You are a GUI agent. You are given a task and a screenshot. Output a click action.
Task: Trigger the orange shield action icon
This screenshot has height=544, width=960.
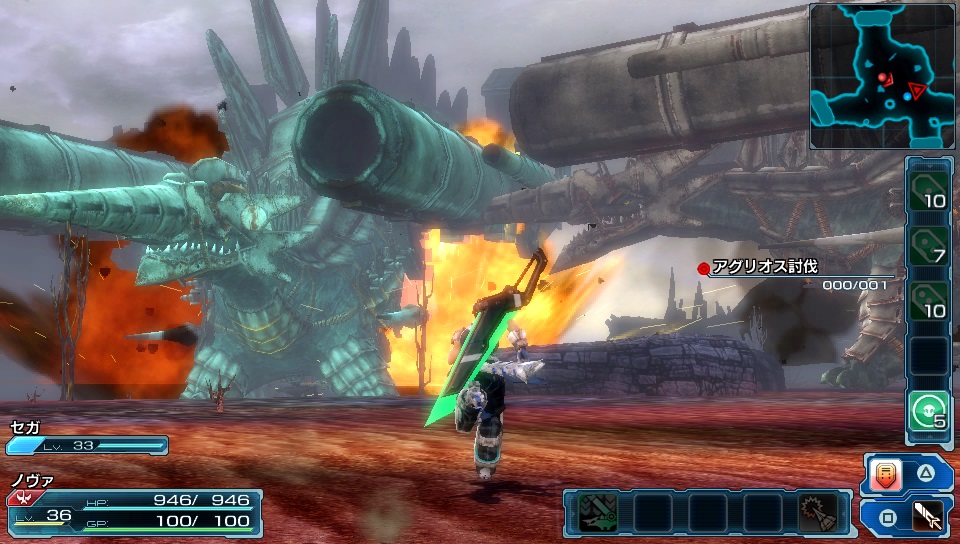[886, 475]
